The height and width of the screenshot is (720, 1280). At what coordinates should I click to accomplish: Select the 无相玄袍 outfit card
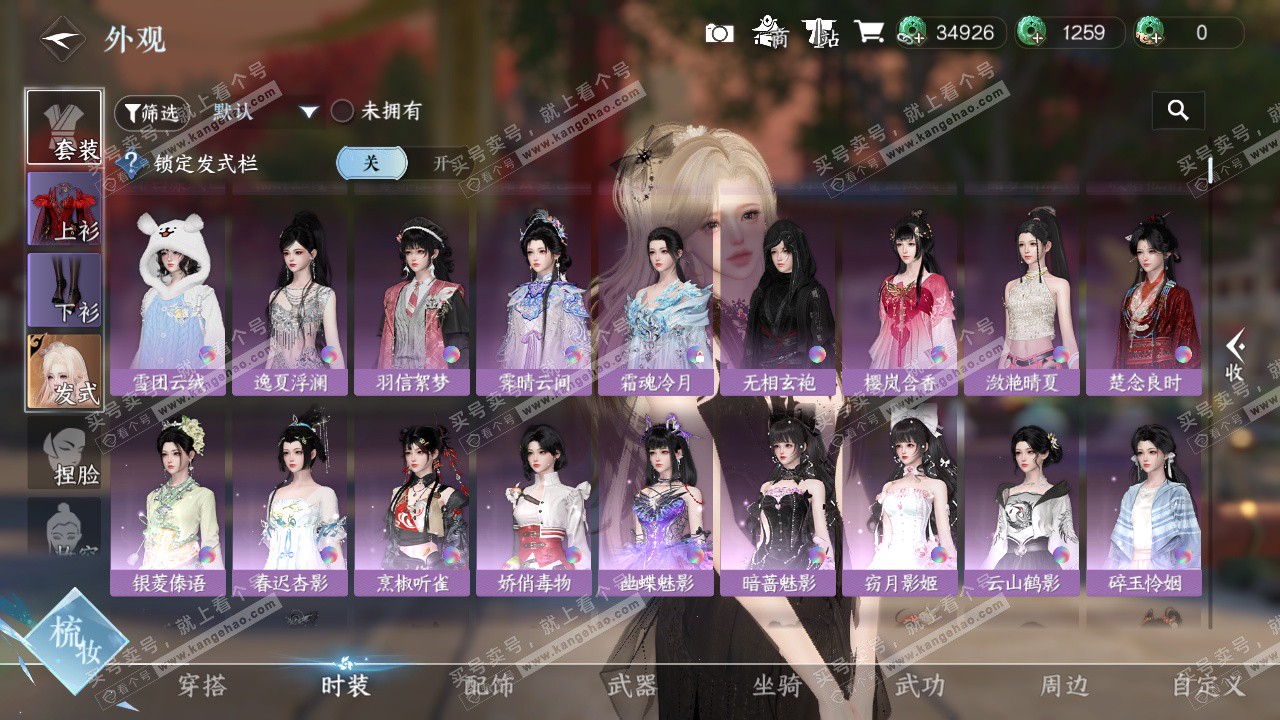[778, 302]
